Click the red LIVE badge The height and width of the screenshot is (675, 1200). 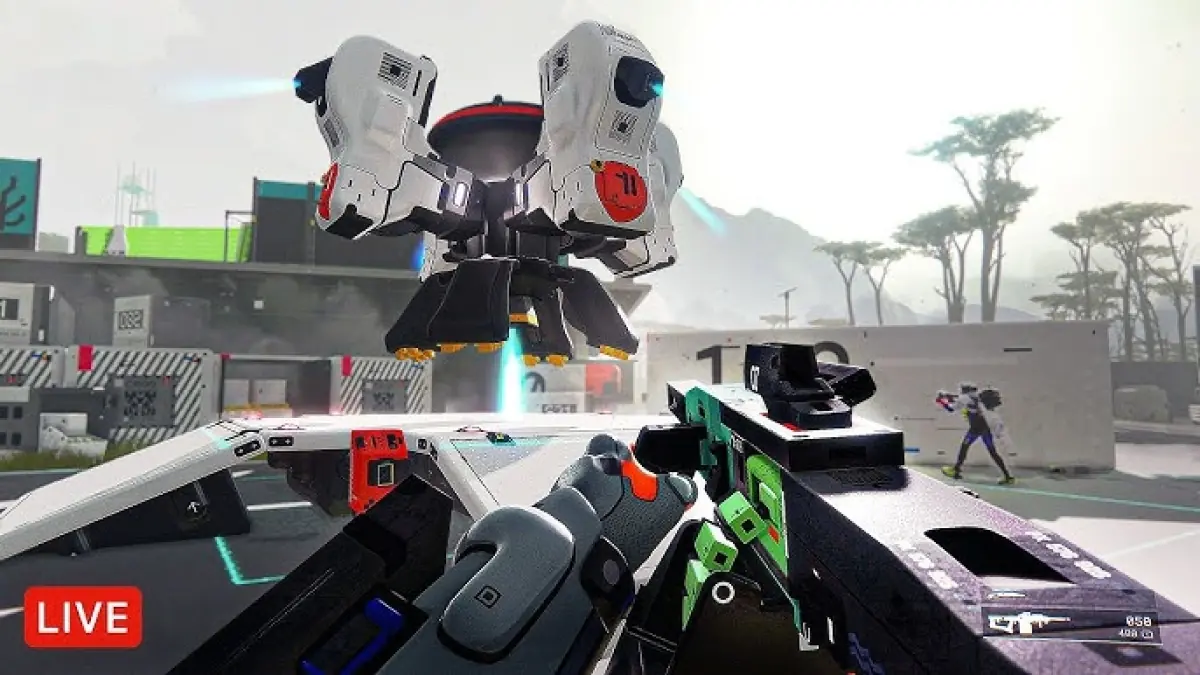point(83,616)
